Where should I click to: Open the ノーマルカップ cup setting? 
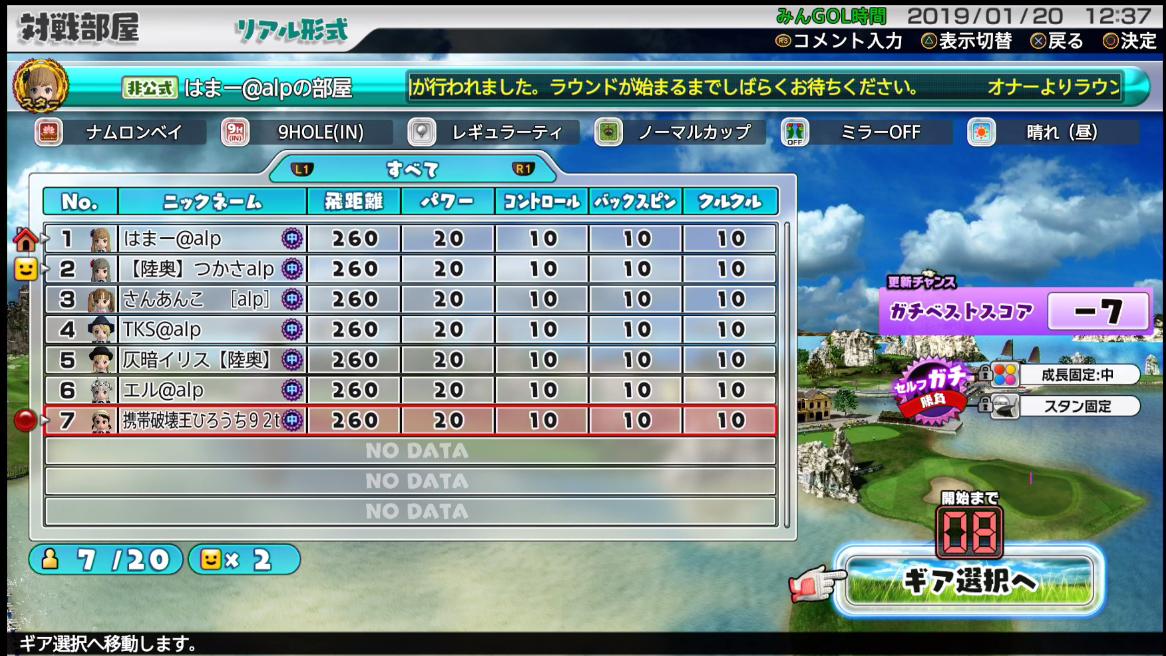[680, 132]
